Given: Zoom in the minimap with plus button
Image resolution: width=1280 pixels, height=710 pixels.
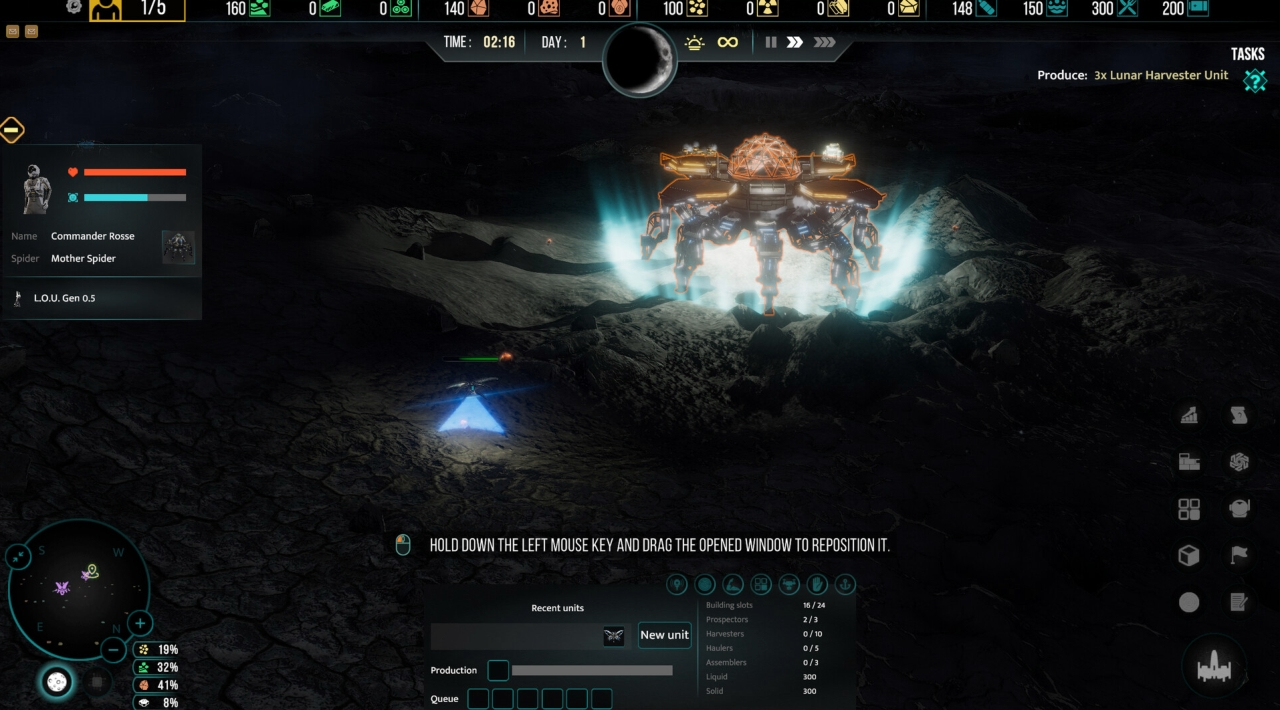Looking at the screenshot, I should [x=140, y=623].
